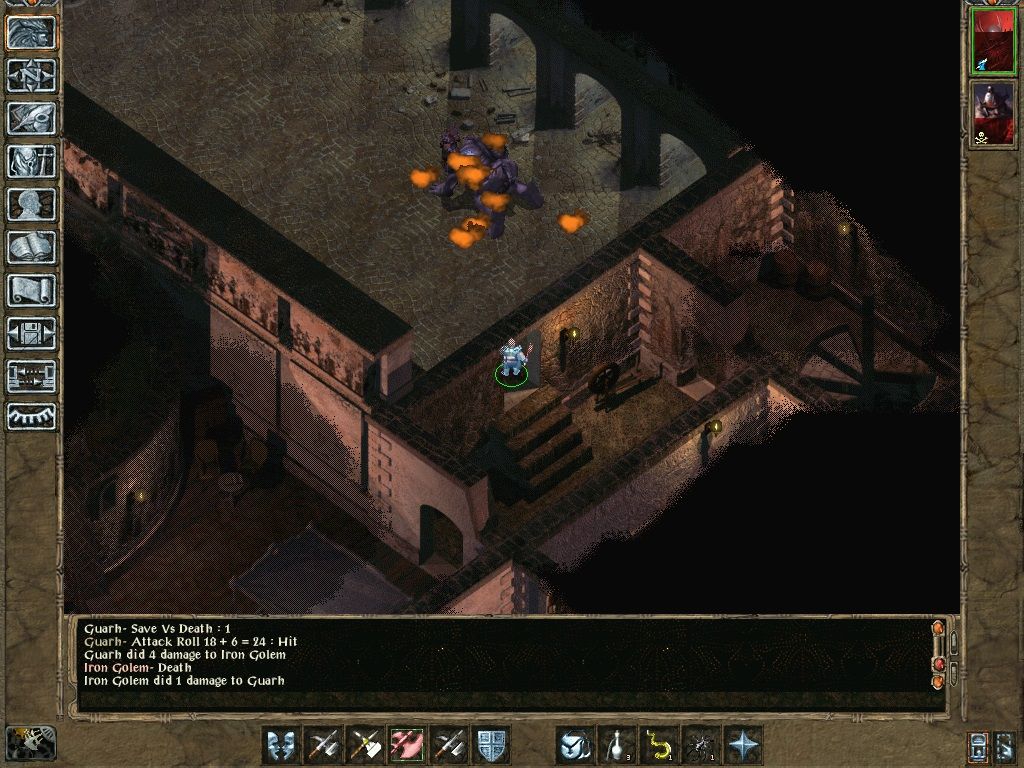Screen dimensions: 1024x768
Task: Activate the talk action with the twin masks
Action: [x=281, y=745]
